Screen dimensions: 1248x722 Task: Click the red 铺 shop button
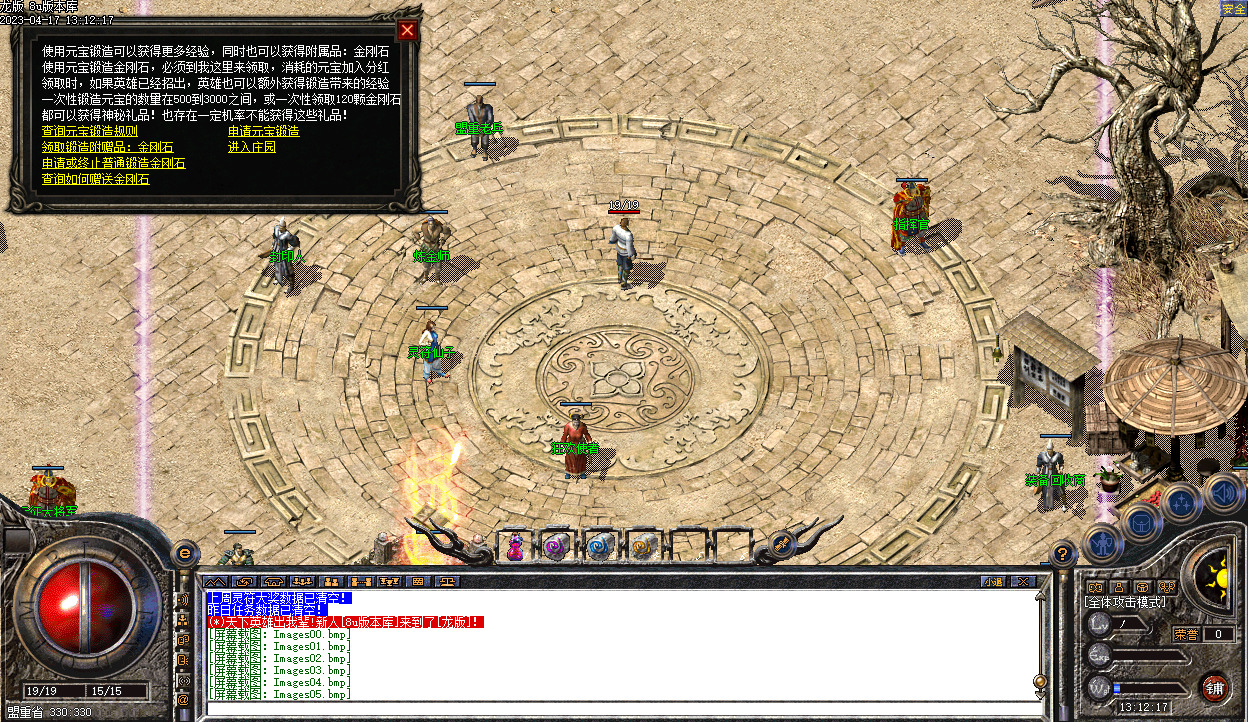[x=1214, y=687]
